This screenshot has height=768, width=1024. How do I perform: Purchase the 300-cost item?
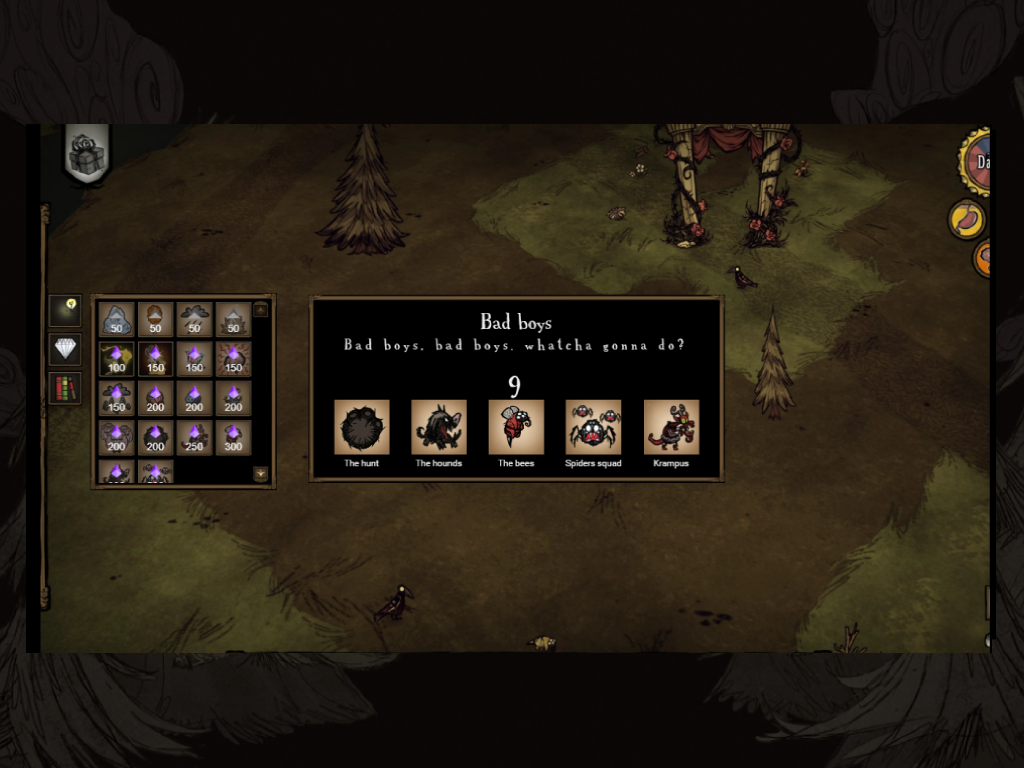(233, 438)
